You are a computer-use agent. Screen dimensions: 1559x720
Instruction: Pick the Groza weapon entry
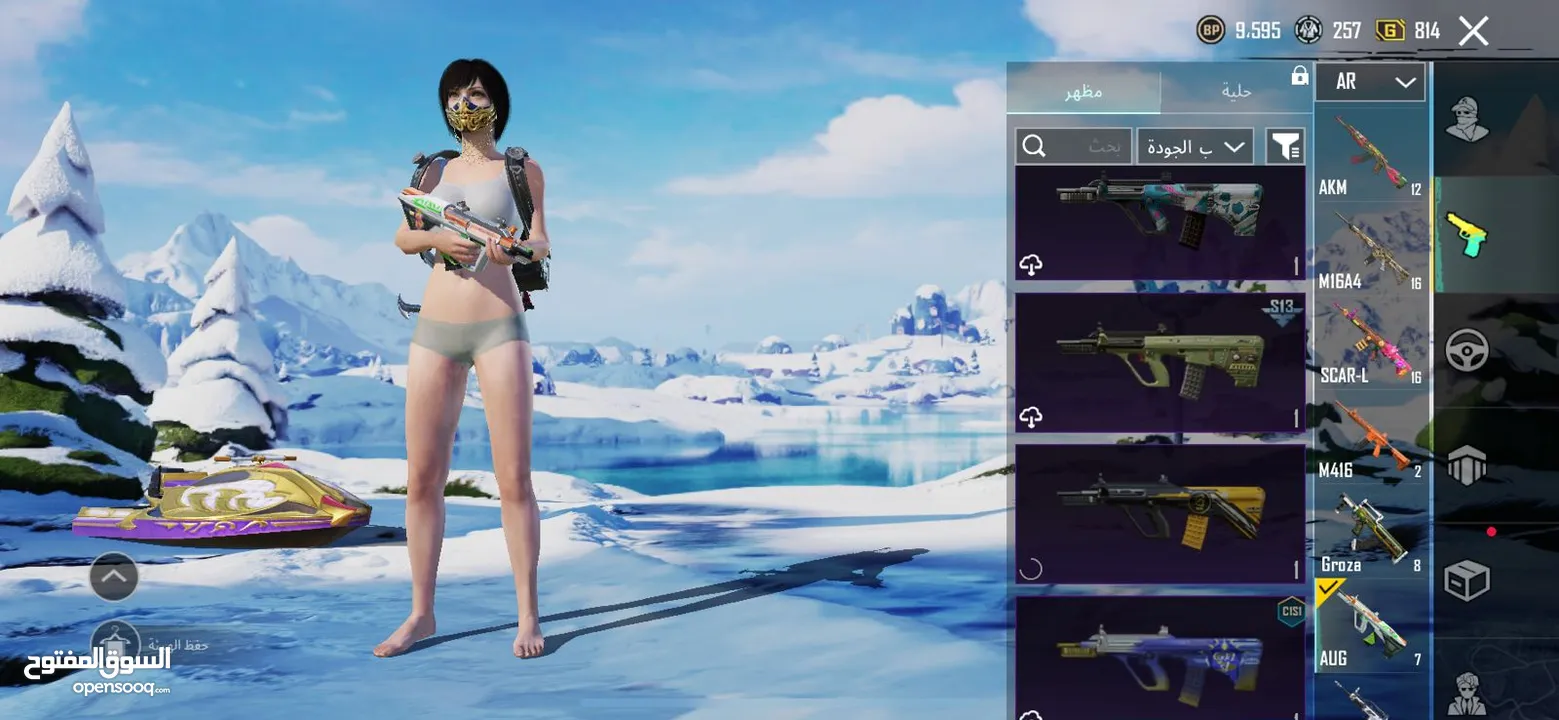[x=1370, y=535]
